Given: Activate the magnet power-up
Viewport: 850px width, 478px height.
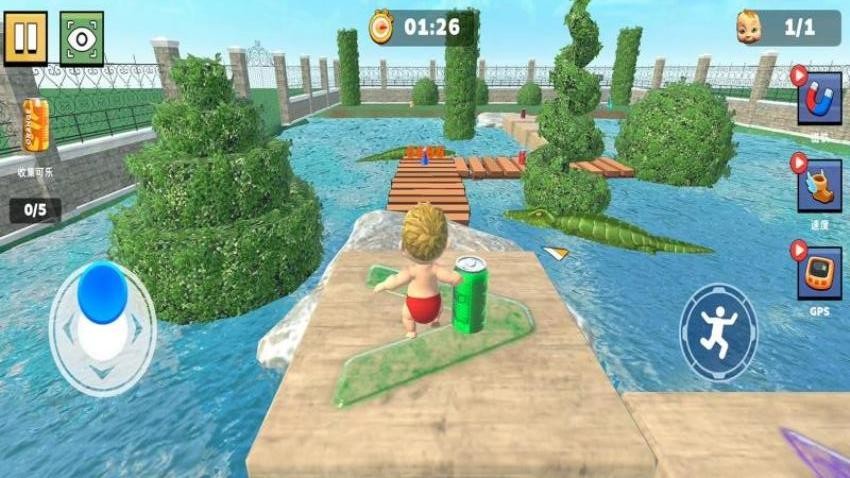Looking at the screenshot, I should 819,99.
